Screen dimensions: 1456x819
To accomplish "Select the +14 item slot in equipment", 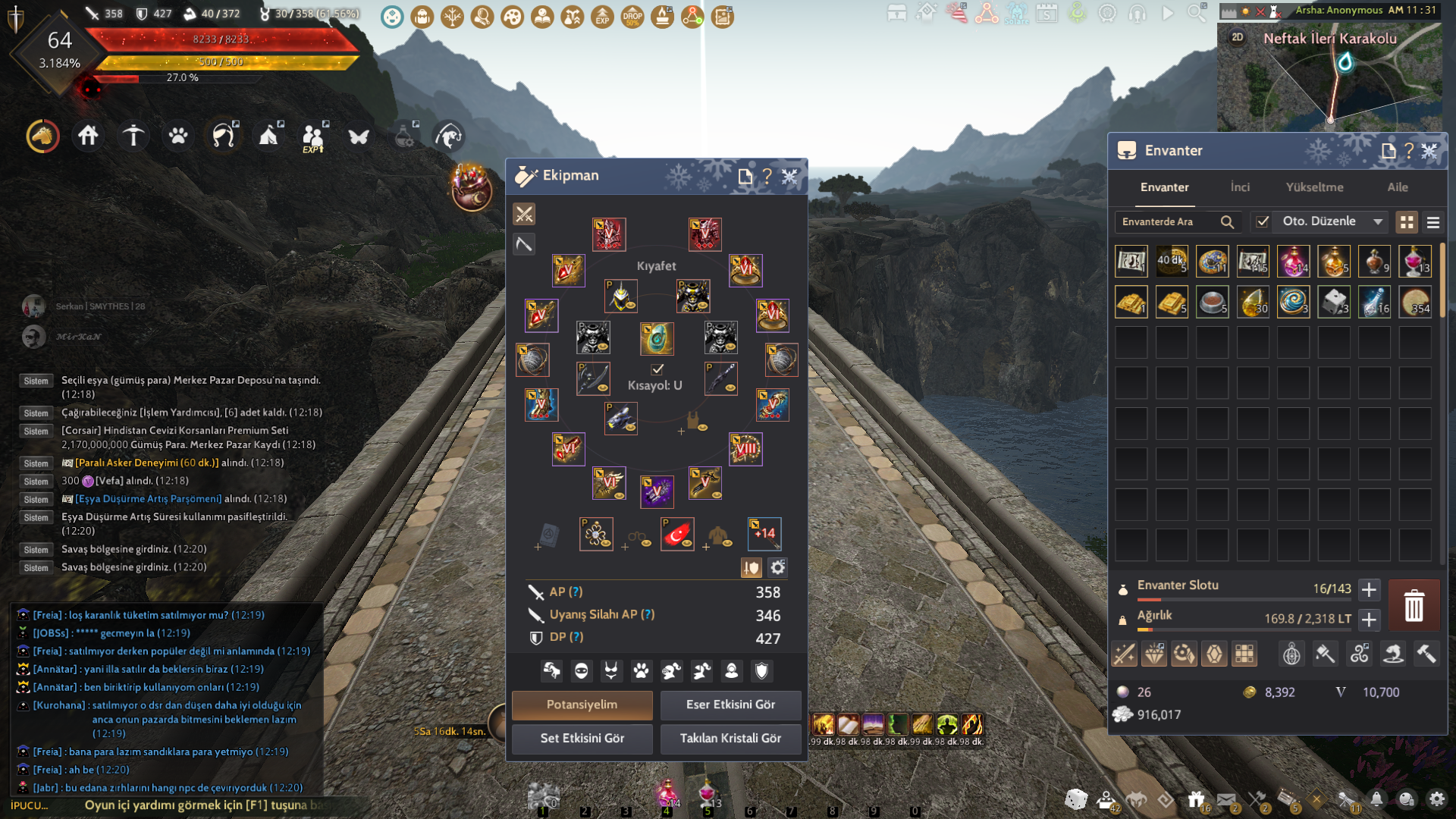I will click(x=764, y=534).
